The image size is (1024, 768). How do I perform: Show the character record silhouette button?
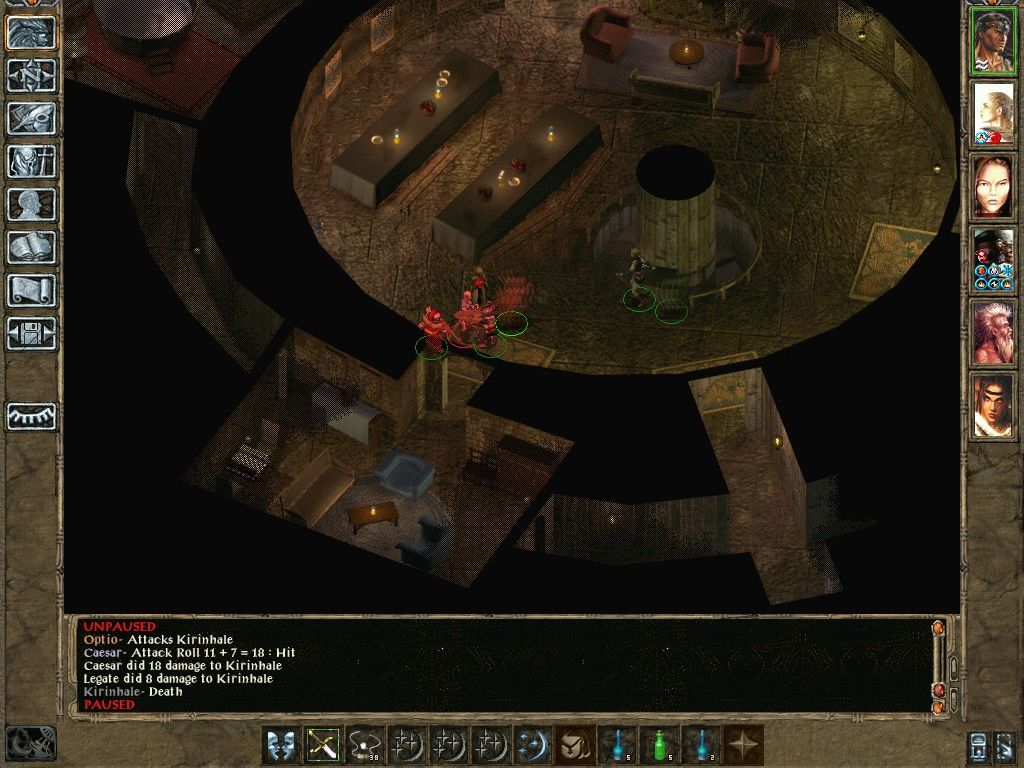coord(32,204)
